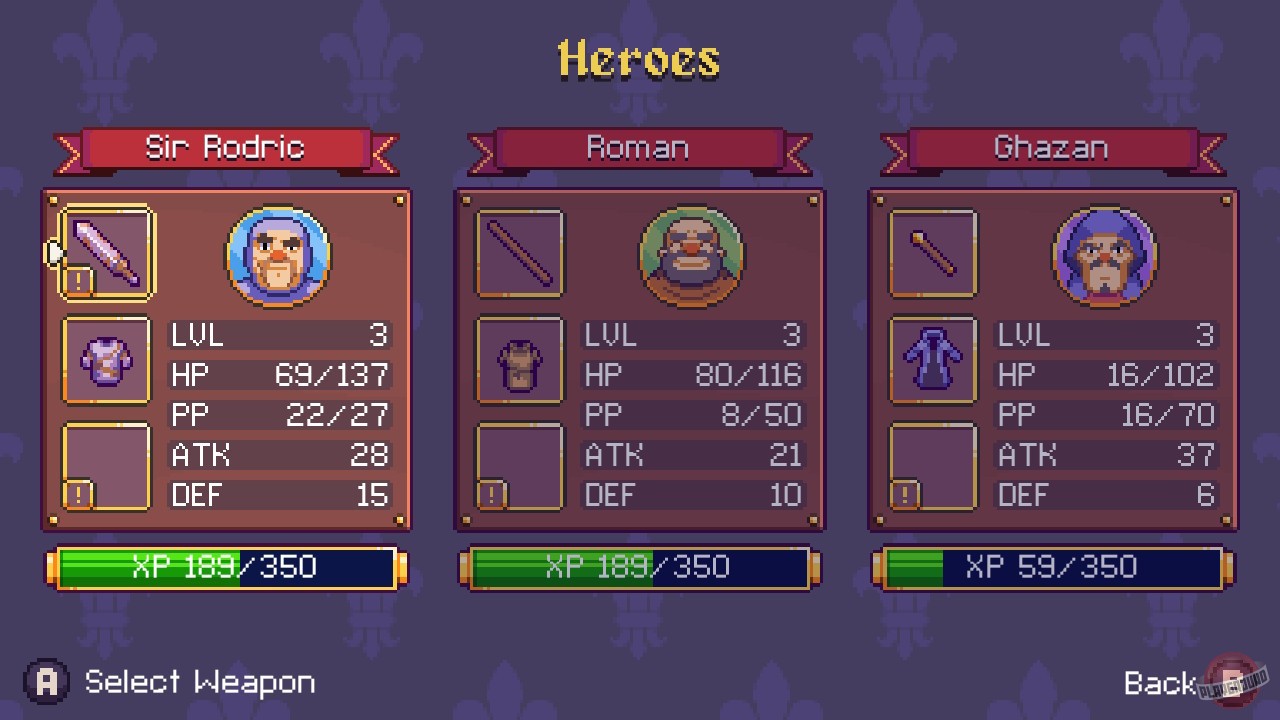
Task: Open Ghazan's wand weapon slot
Action: tap(932, 252)
